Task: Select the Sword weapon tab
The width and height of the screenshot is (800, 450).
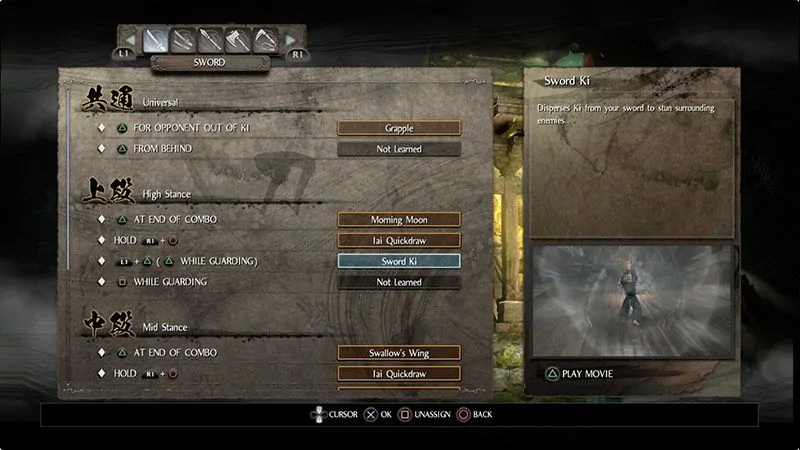Action: [154, 40]
